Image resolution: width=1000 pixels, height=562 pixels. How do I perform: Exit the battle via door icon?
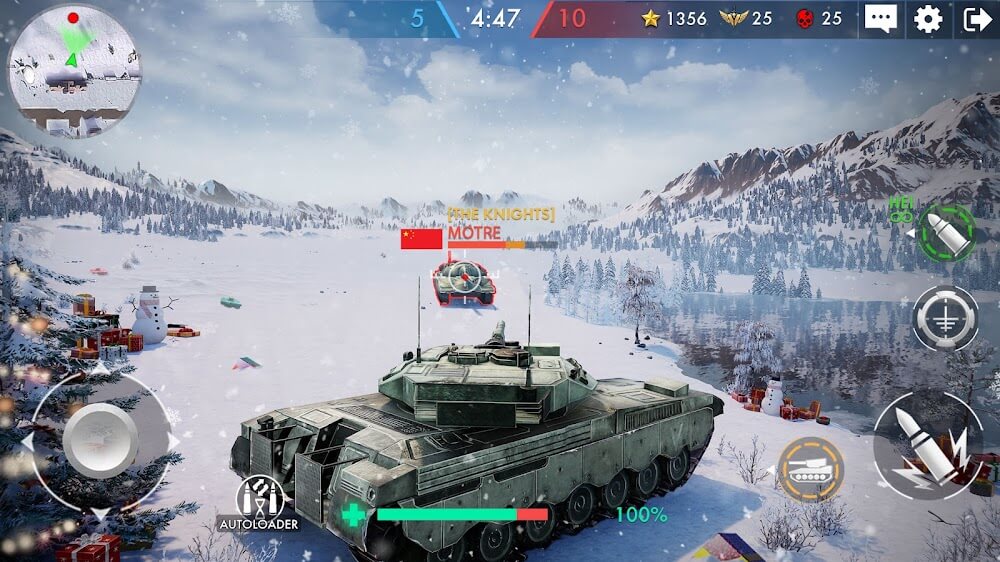pos(976,19)
